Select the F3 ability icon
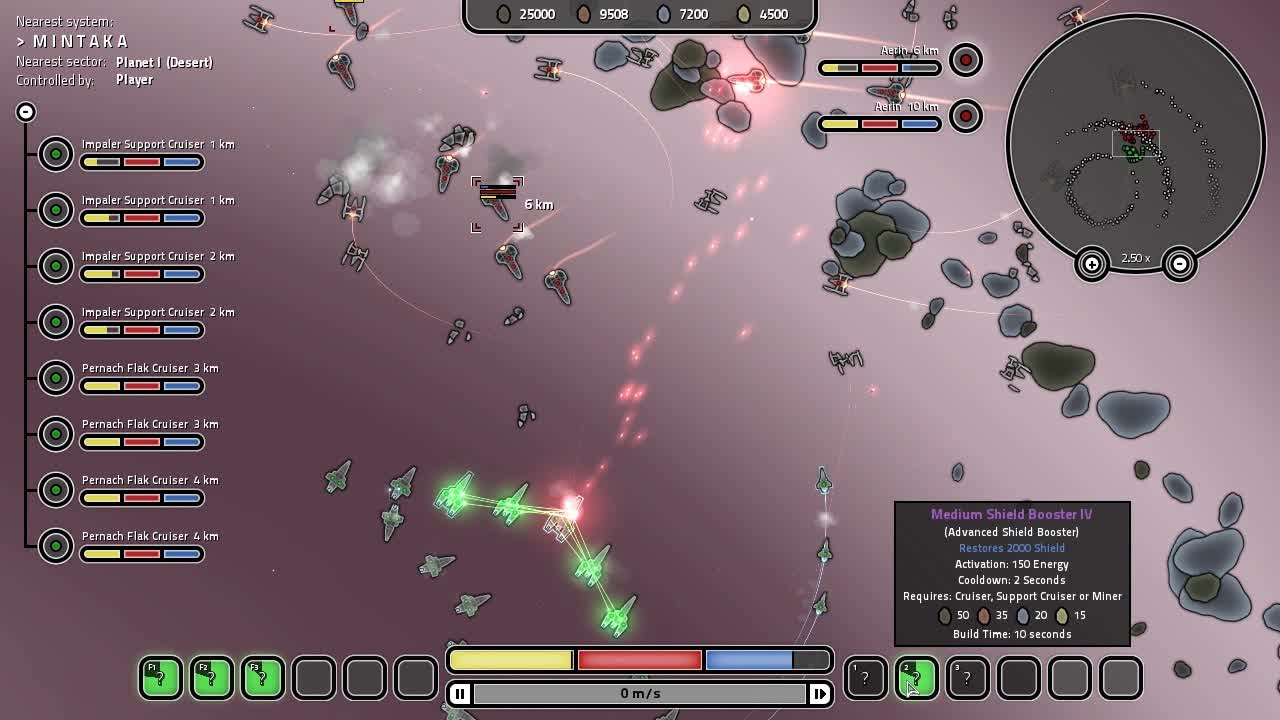1280x720 pixels. click(x=262, y=678)
